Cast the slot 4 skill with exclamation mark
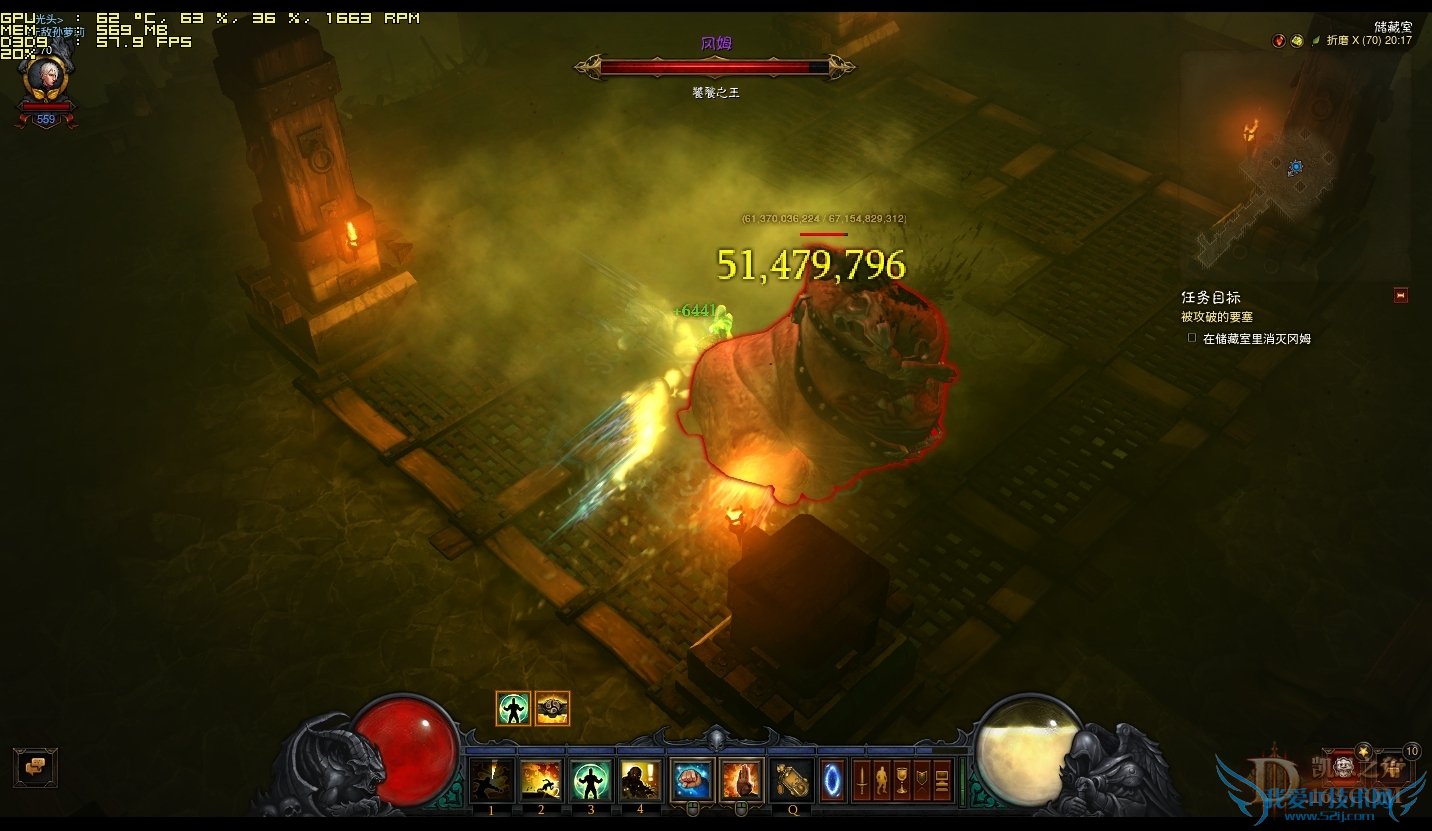 [x=641, y=780]
